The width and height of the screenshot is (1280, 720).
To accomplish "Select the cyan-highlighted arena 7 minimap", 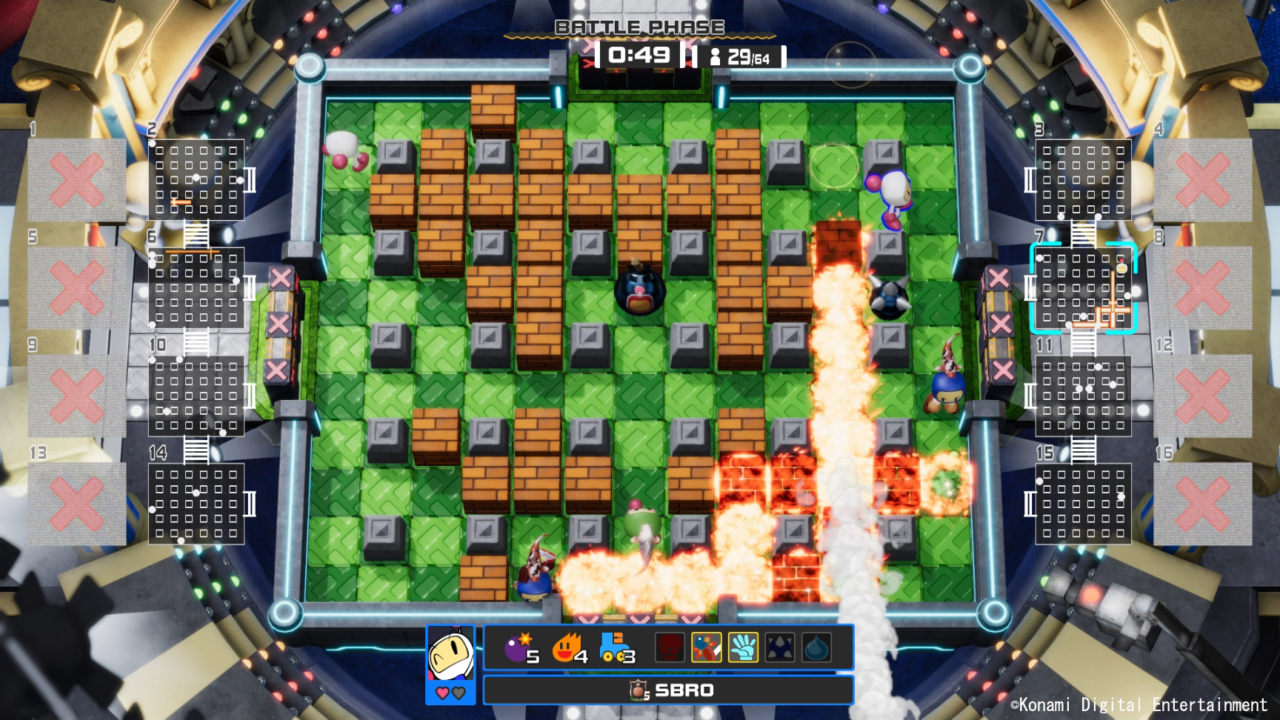I will coord(1084,290).
